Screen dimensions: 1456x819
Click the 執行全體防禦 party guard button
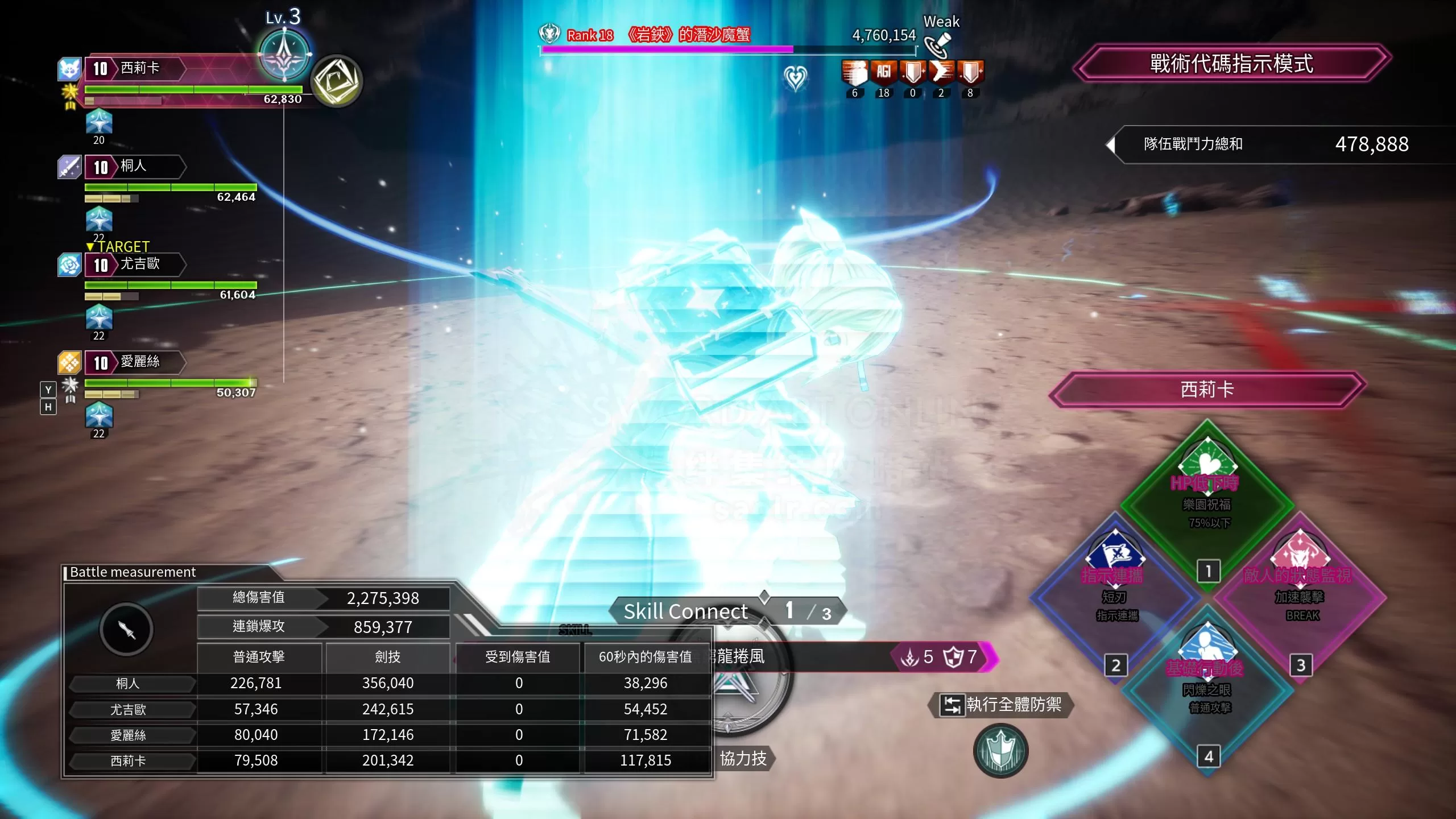click(1002, 705)
